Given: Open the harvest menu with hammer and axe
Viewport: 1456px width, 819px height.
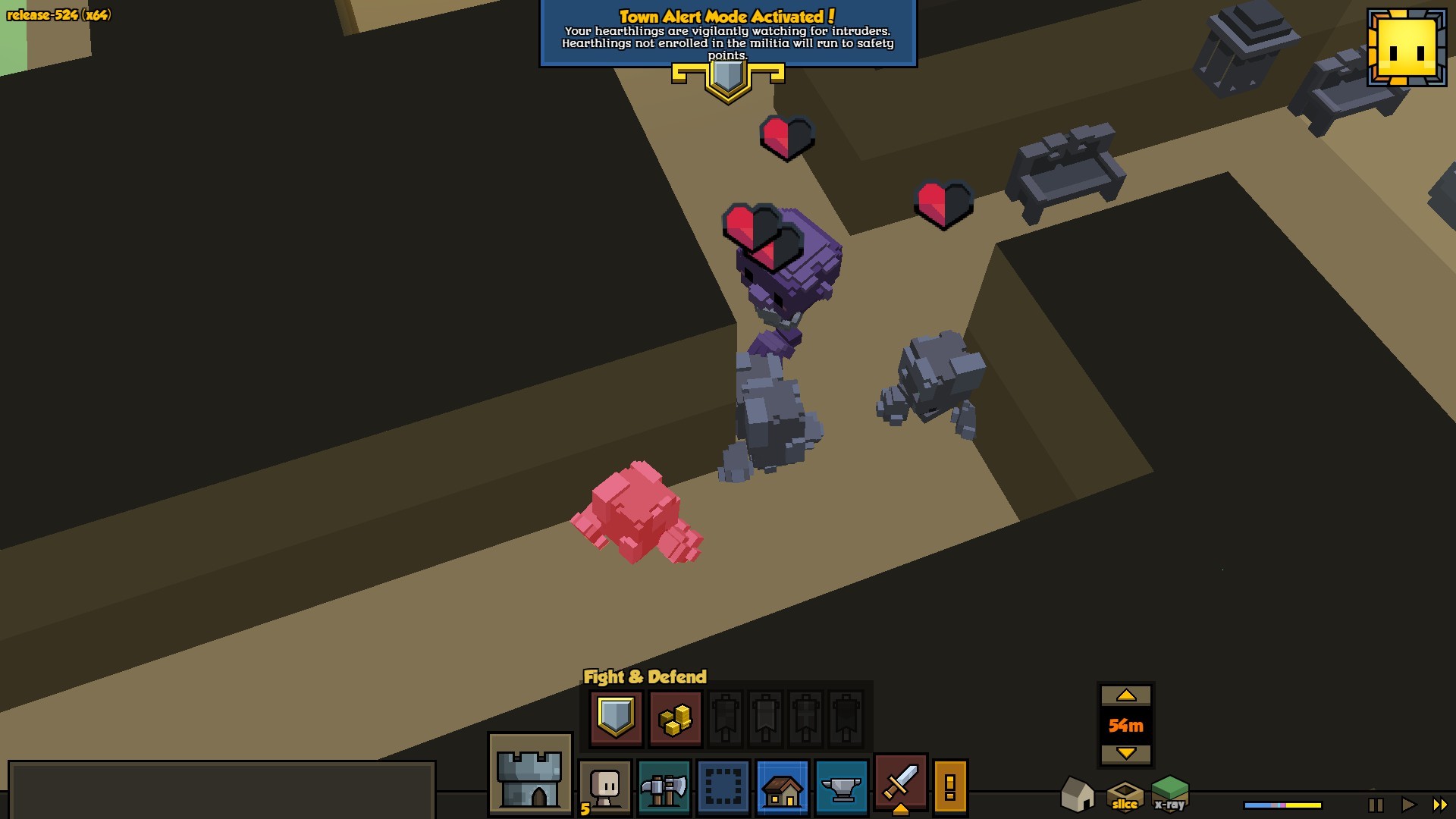Looking at the screenshot, I should 664,787.
